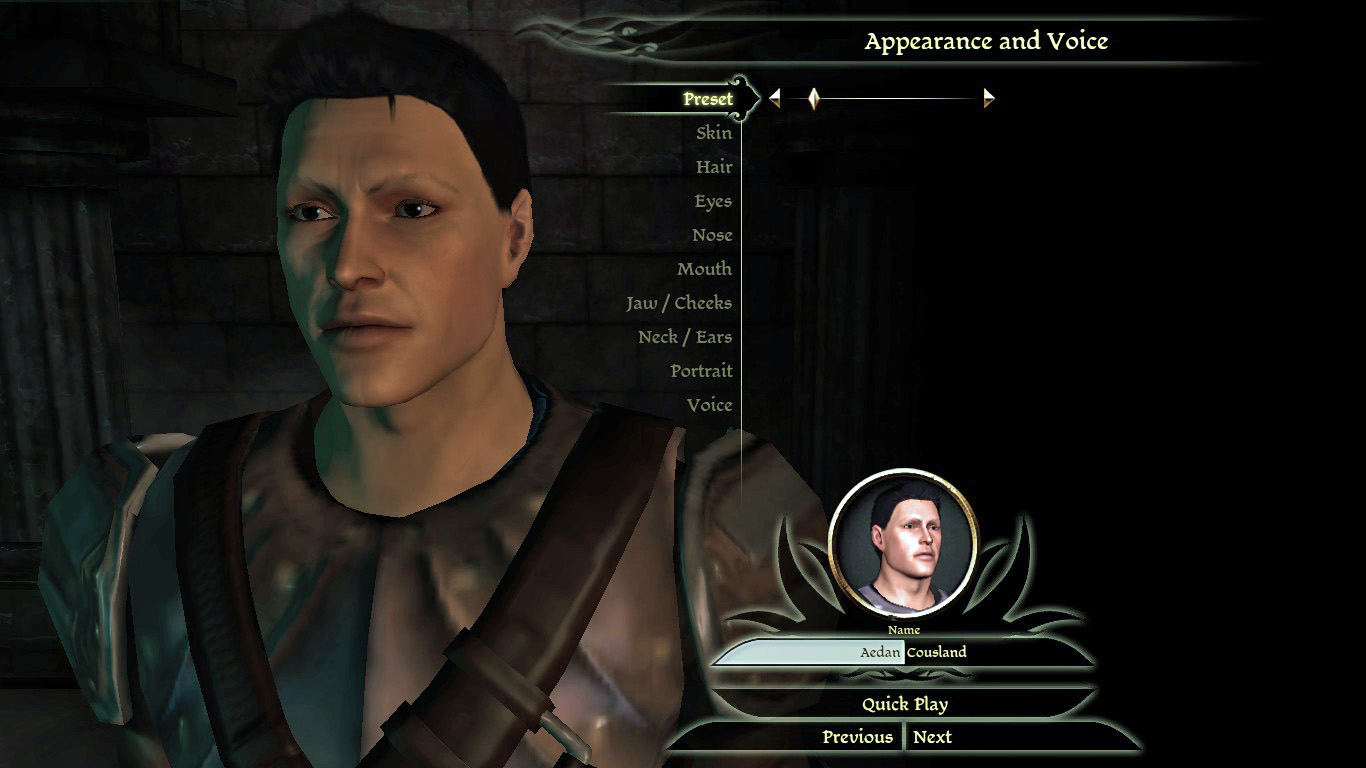Start Quick Play

905,704
